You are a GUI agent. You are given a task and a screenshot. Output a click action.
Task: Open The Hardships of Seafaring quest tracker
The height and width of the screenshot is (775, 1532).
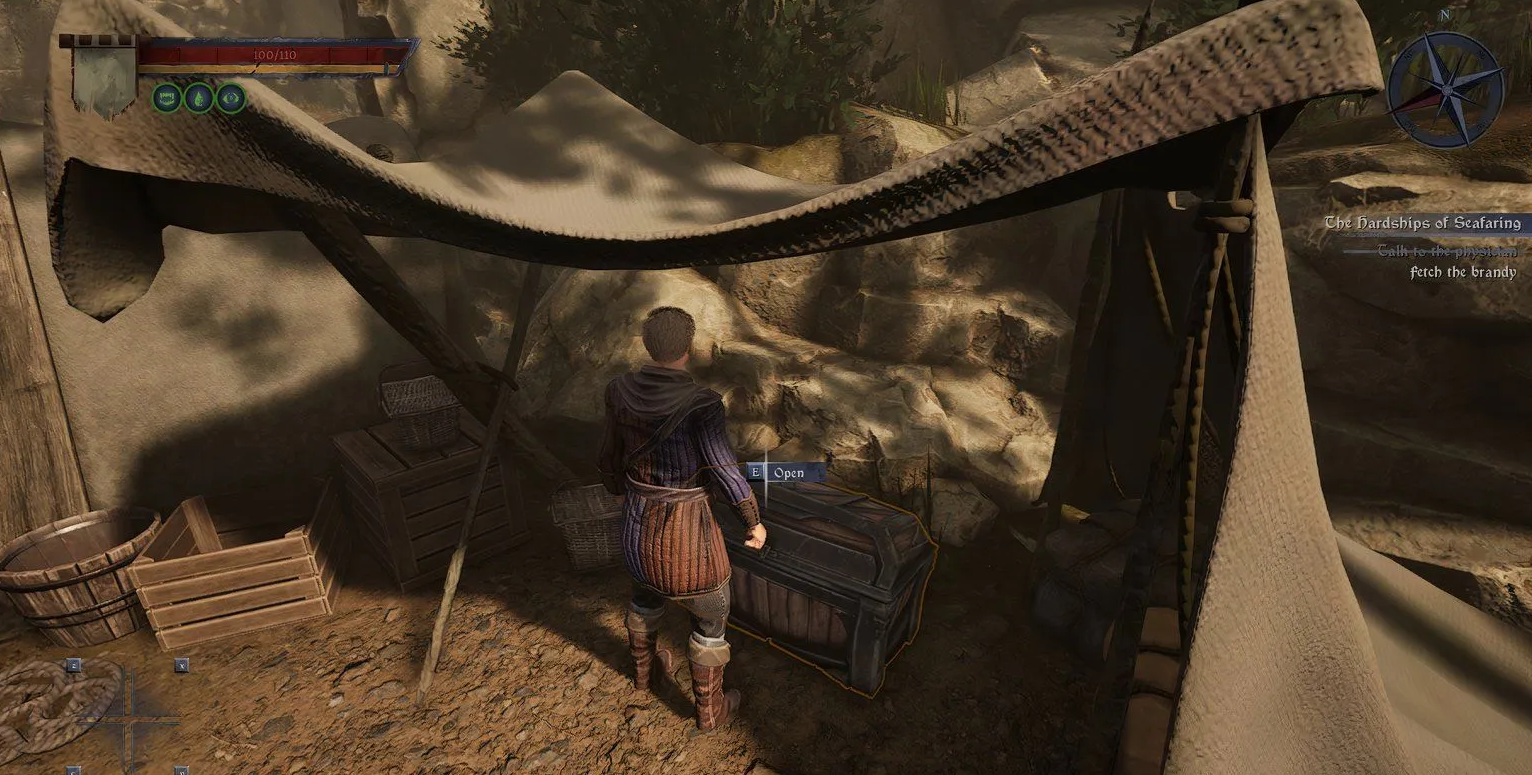[1421, 223]
